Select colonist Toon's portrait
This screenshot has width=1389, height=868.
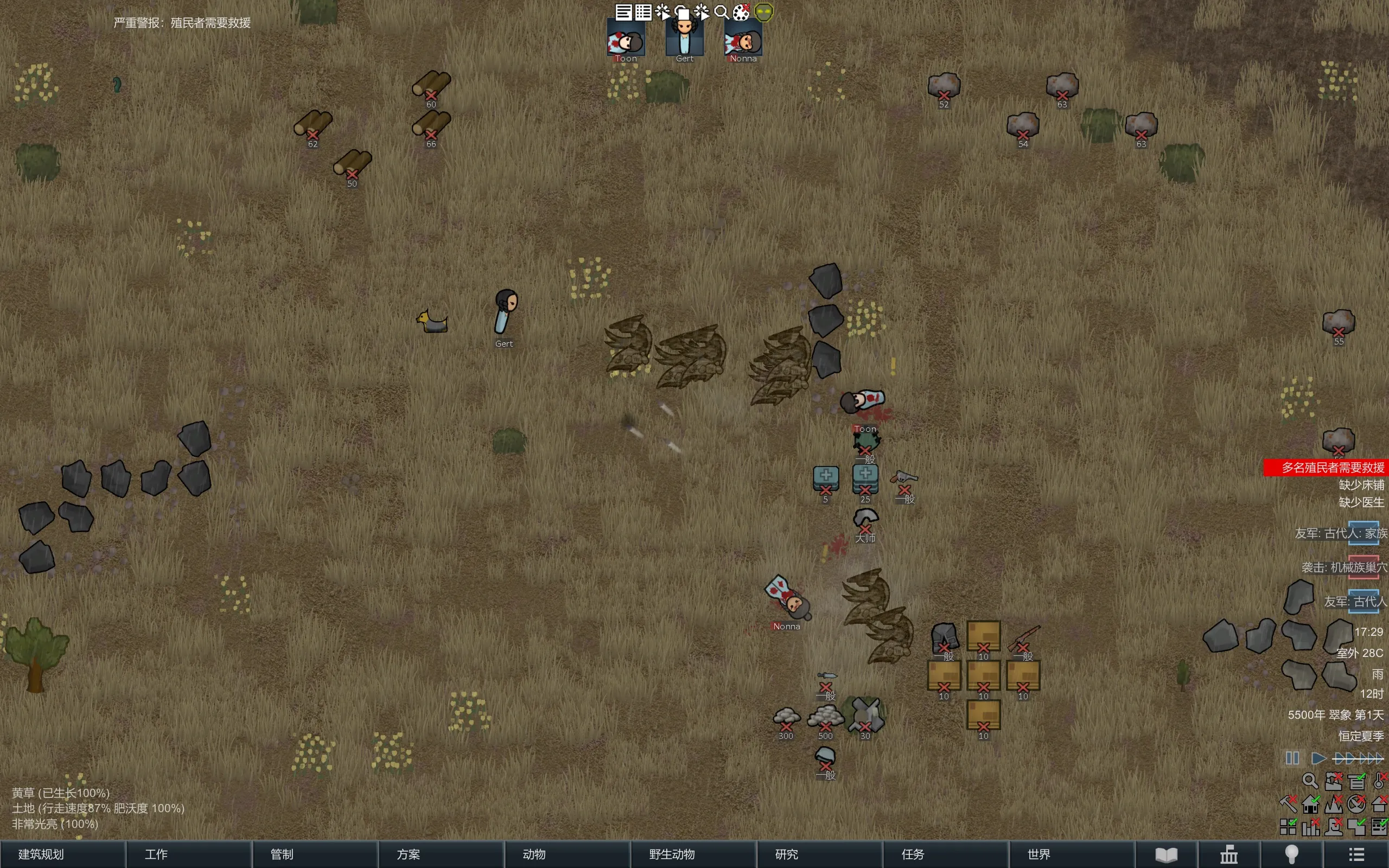pos(626,39)
